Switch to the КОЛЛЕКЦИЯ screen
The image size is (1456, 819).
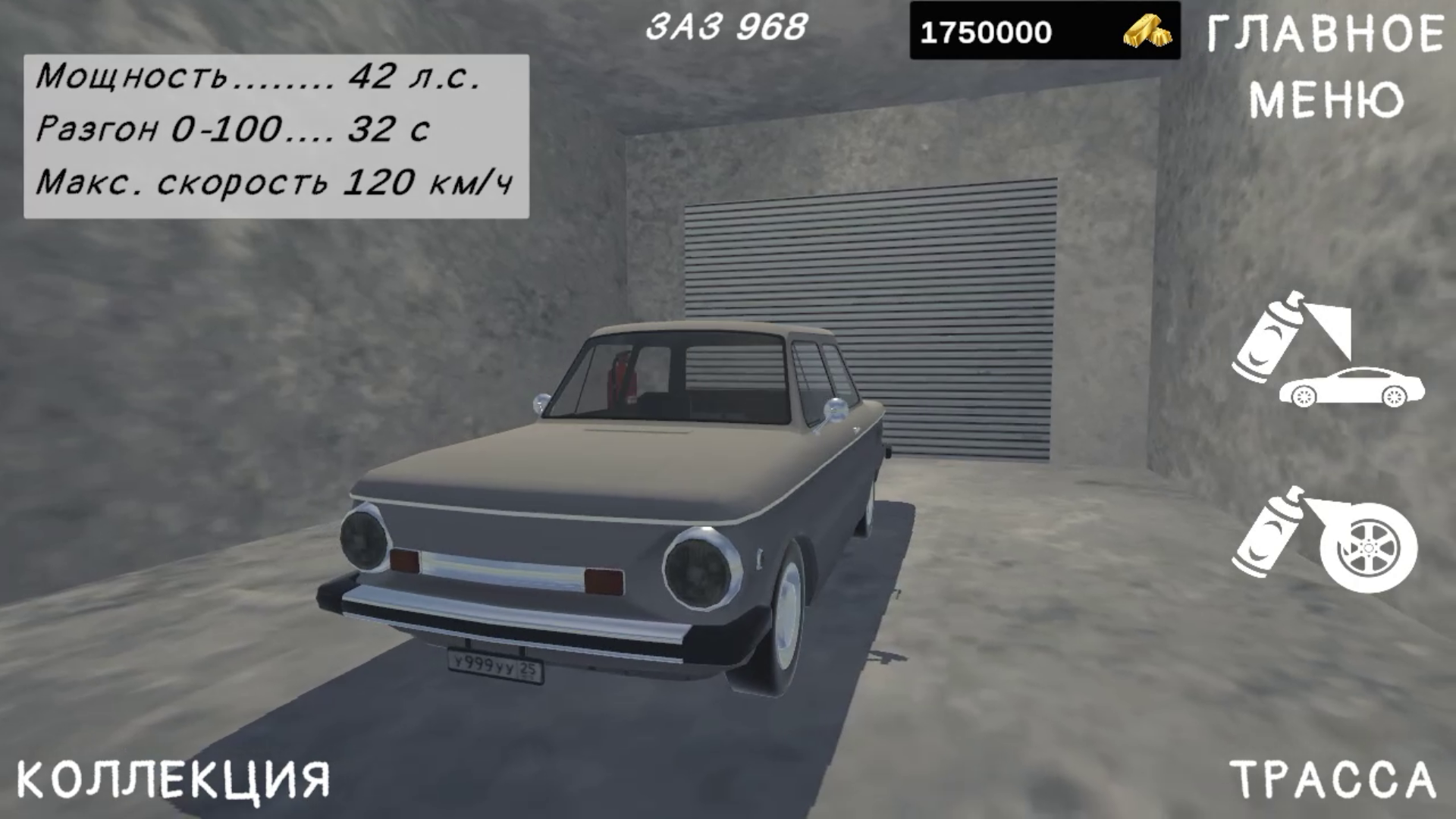tap(171, 779)
